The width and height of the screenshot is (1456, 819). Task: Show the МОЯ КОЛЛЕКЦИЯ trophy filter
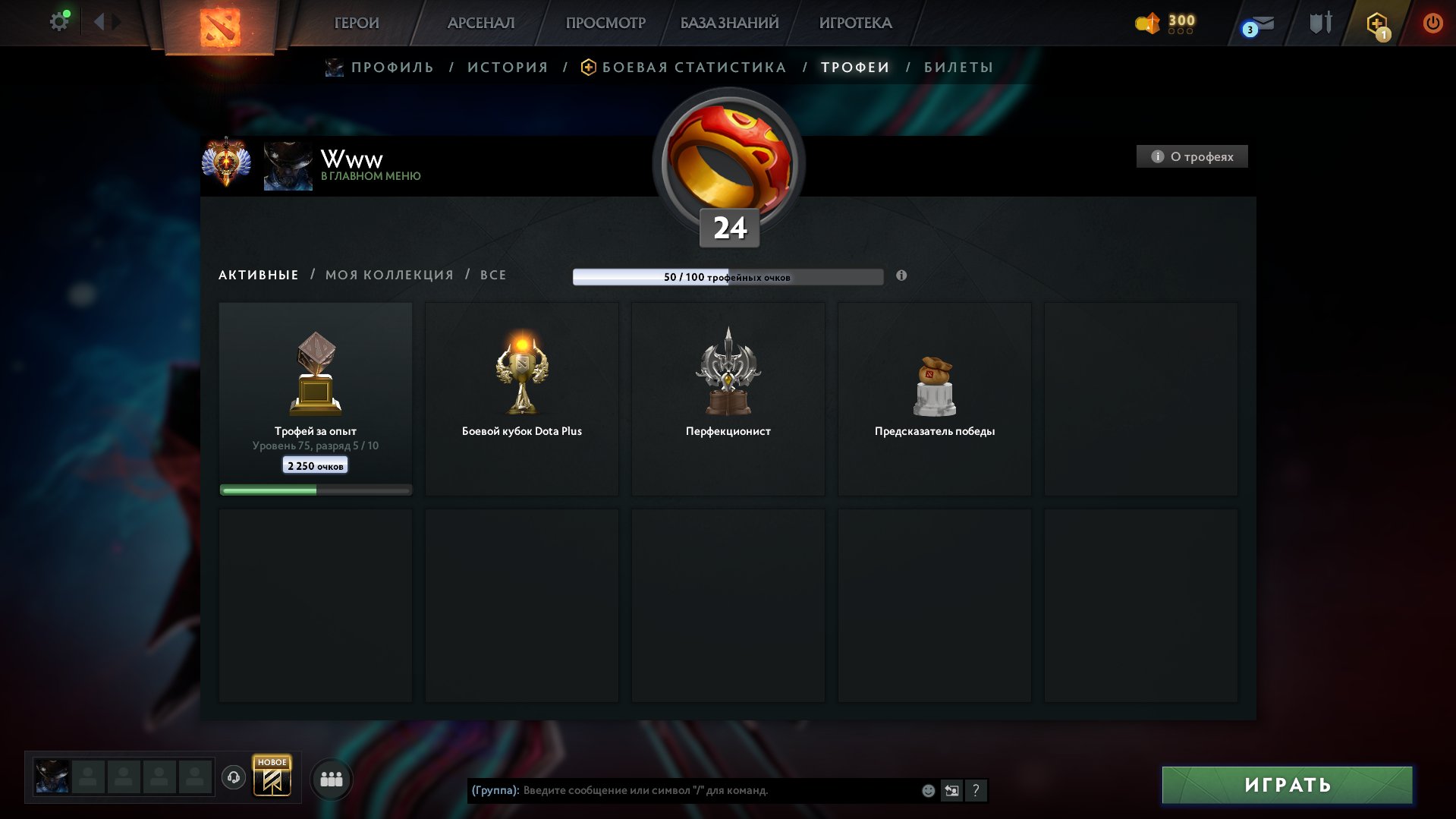click(x=389, y=275)
